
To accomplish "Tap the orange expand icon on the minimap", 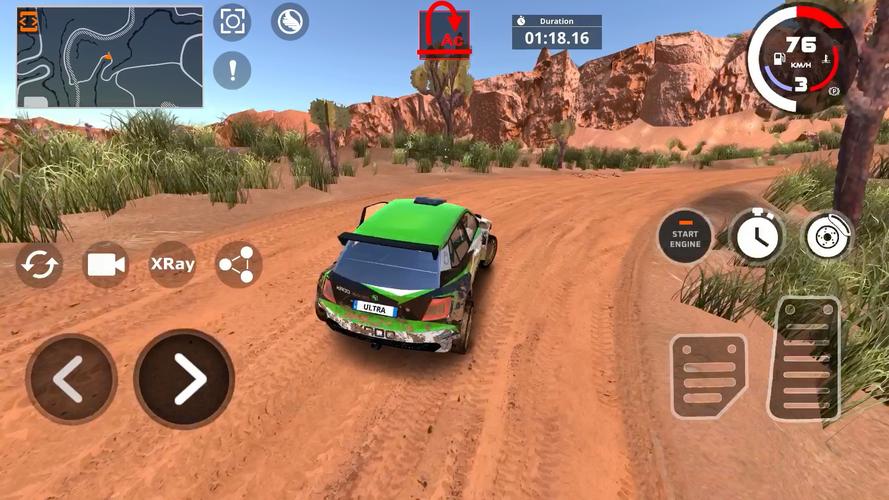I will (x=28, y=22).
